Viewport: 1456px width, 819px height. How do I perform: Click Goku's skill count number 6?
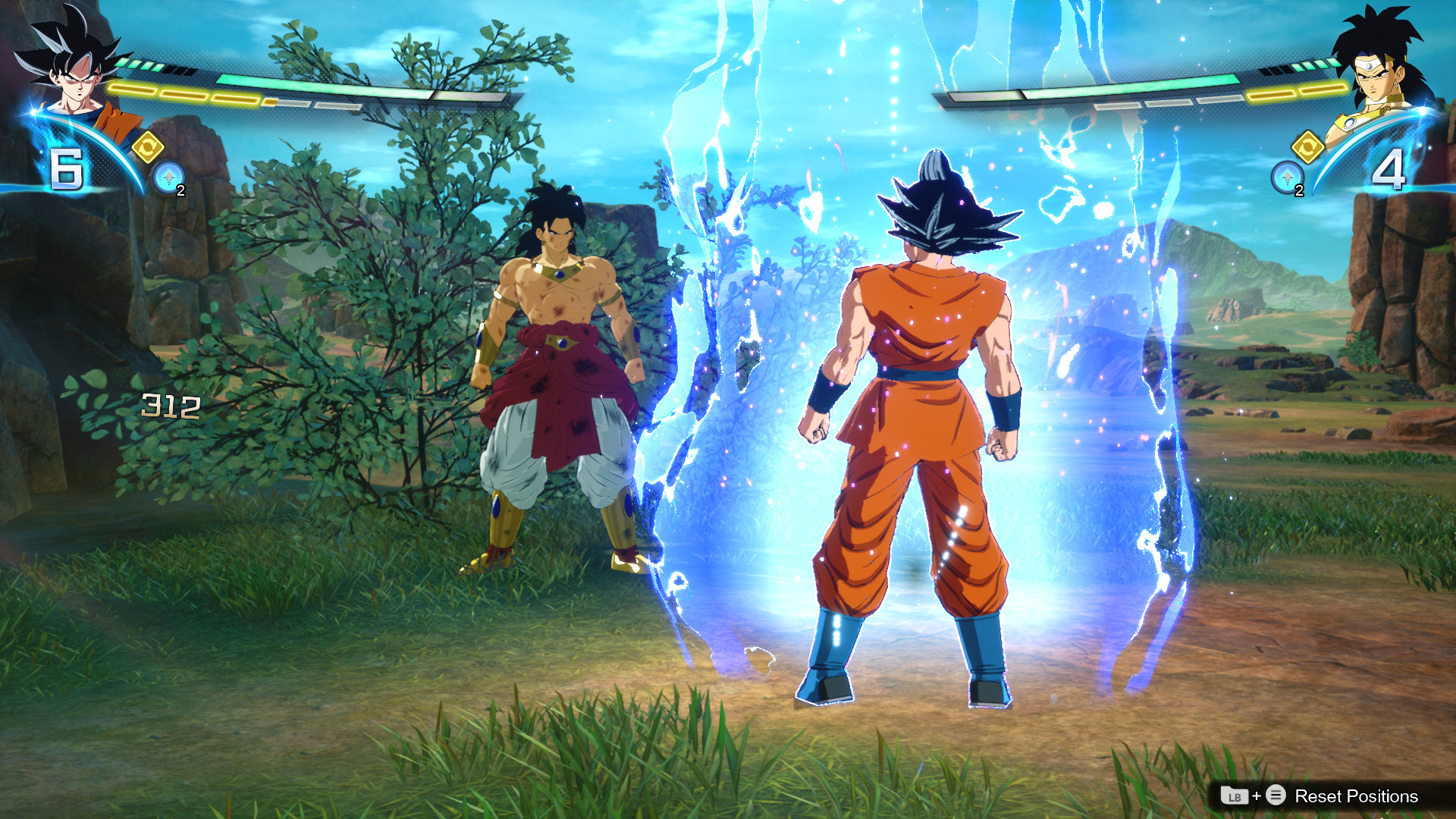pyautogui.click(x=68, y=170)
